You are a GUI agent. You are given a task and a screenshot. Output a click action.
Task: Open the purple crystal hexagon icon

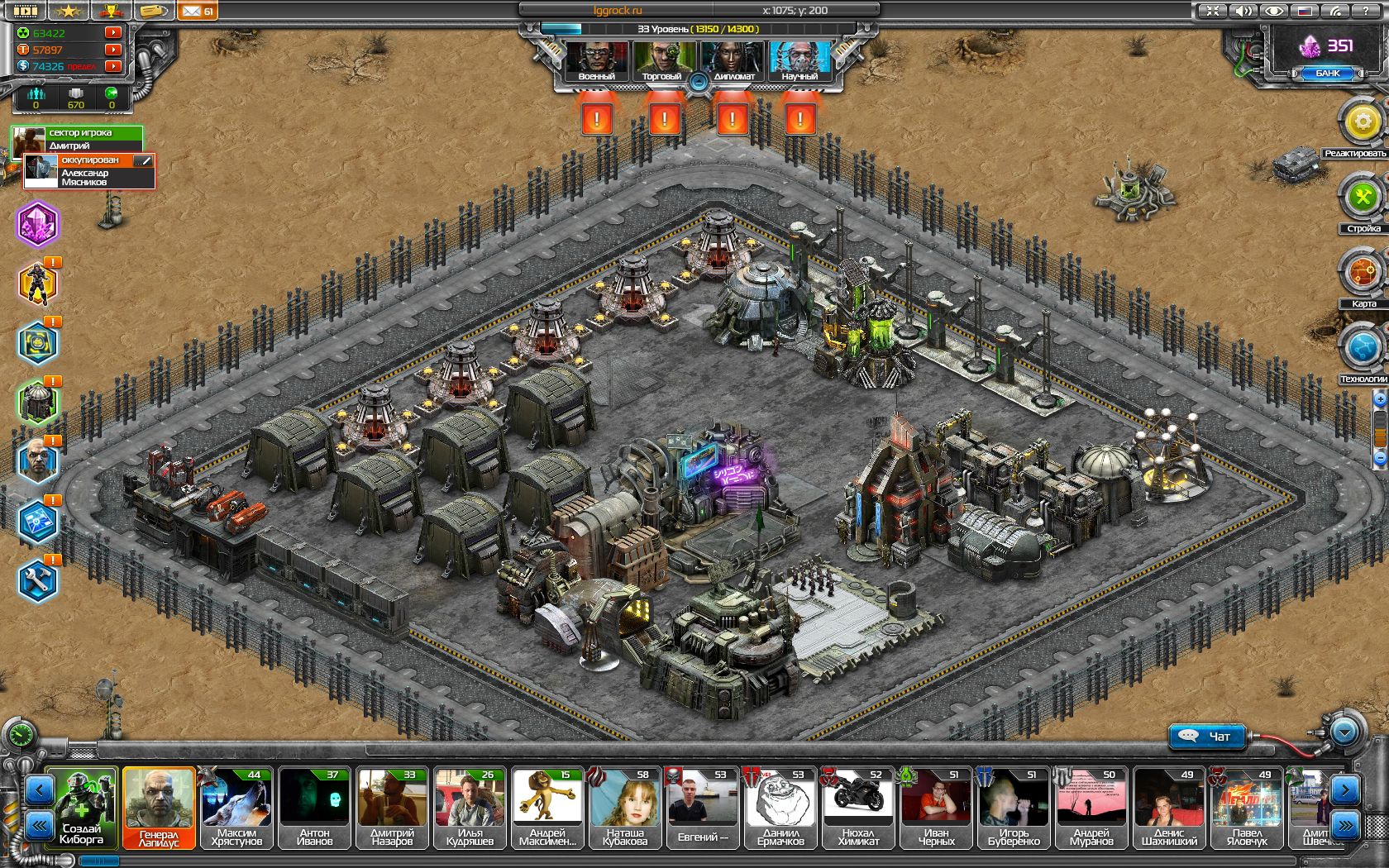pyautogui.click(x=38, y=224)
